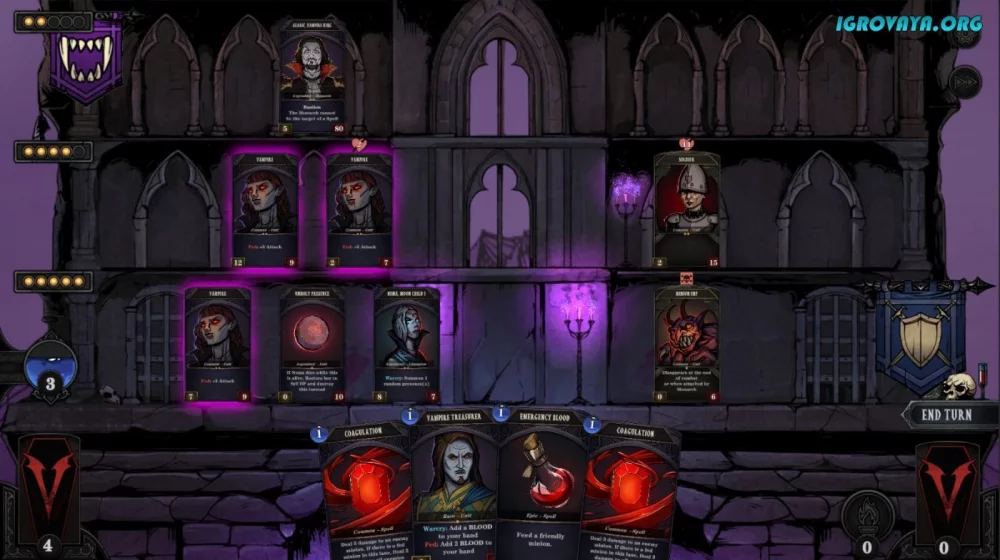Open the gear settings menu
The height and width of the screenshot is (560, 1000).
tap(964, 34)
